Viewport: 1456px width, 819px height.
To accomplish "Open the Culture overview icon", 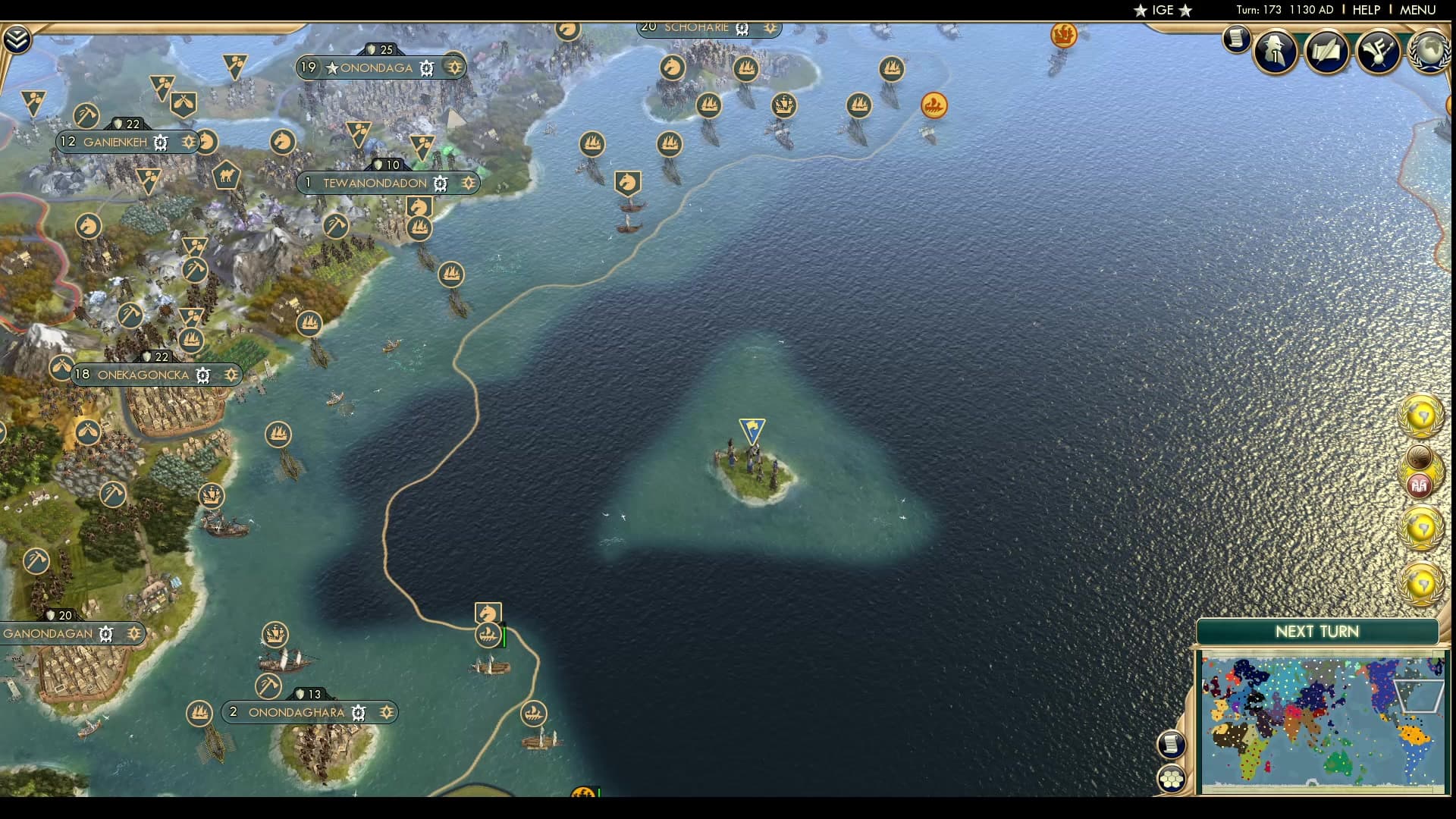I will coord(1379,52).
